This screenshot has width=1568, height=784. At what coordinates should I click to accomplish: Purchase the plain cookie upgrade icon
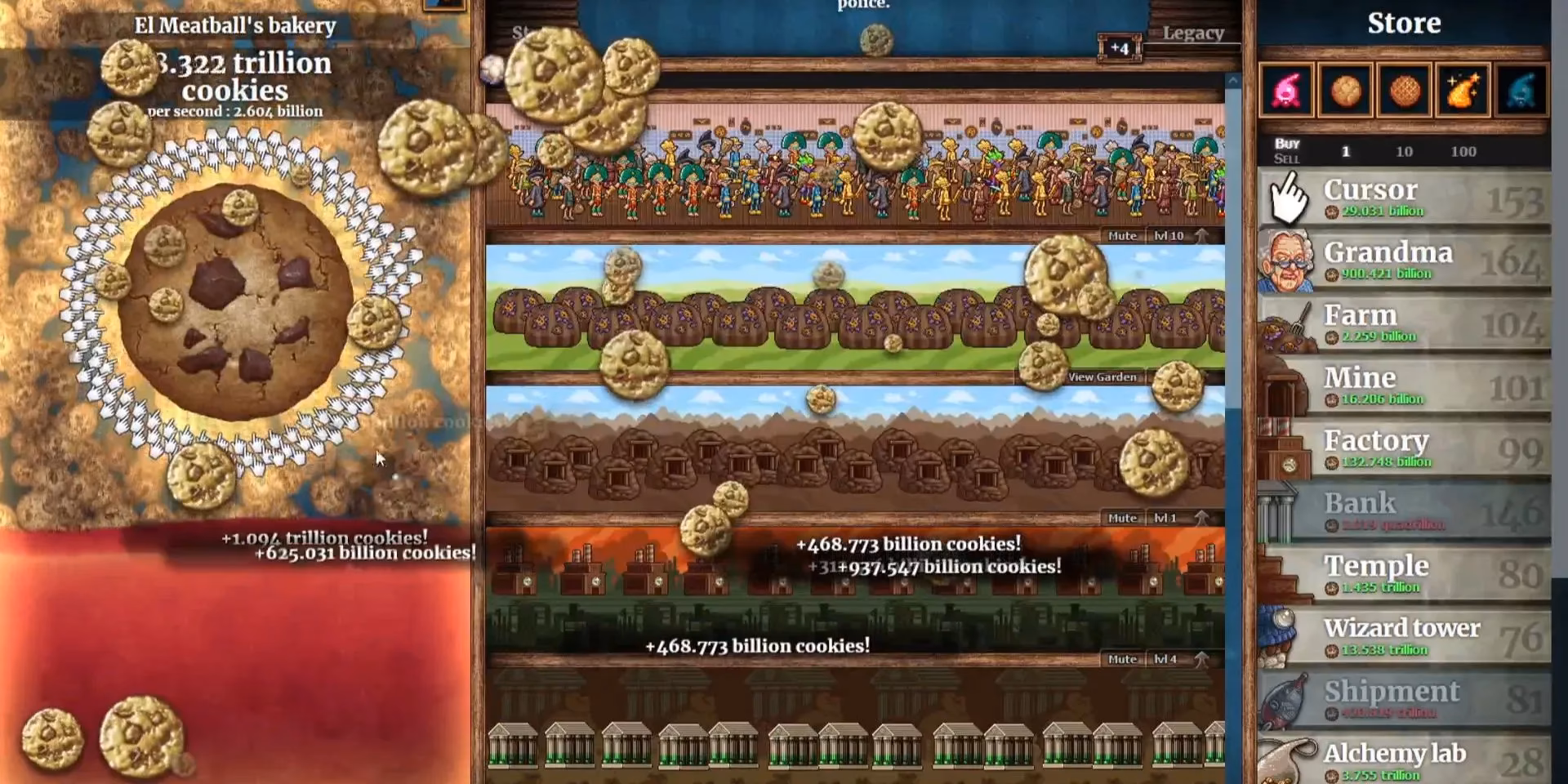(x=1346, y=90)
